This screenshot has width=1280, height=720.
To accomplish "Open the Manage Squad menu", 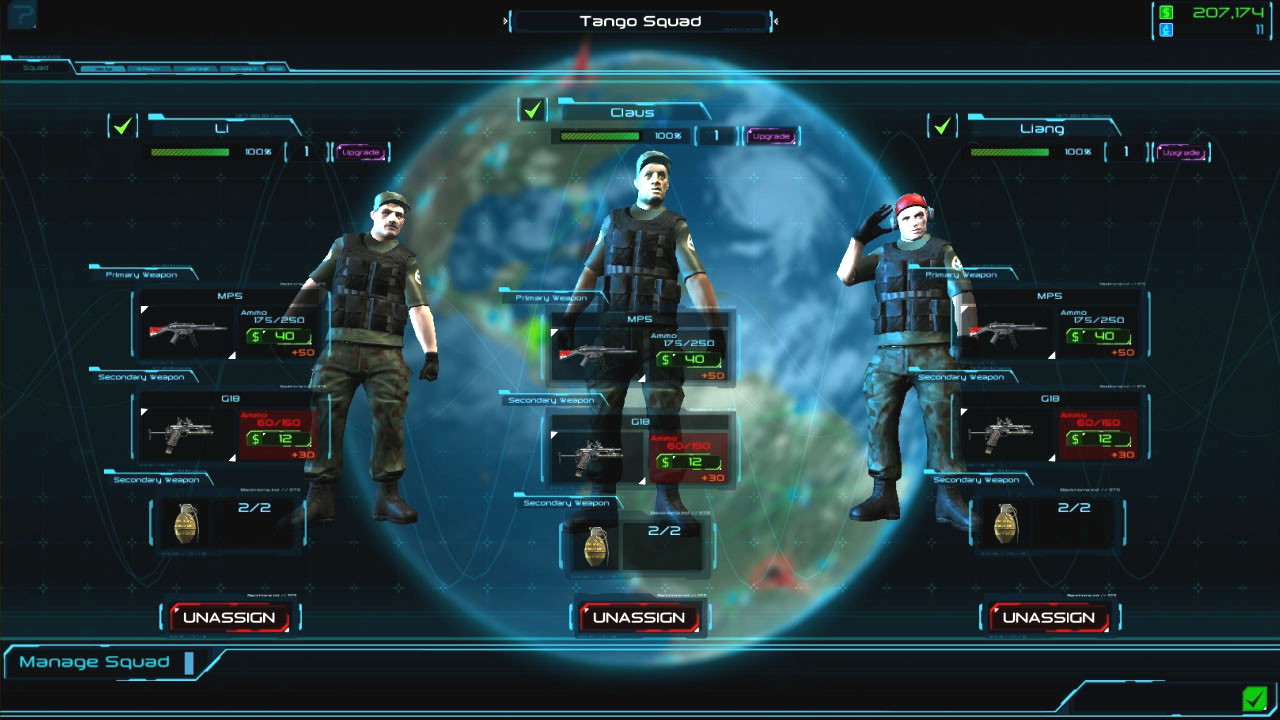I will tap(97, 661).
